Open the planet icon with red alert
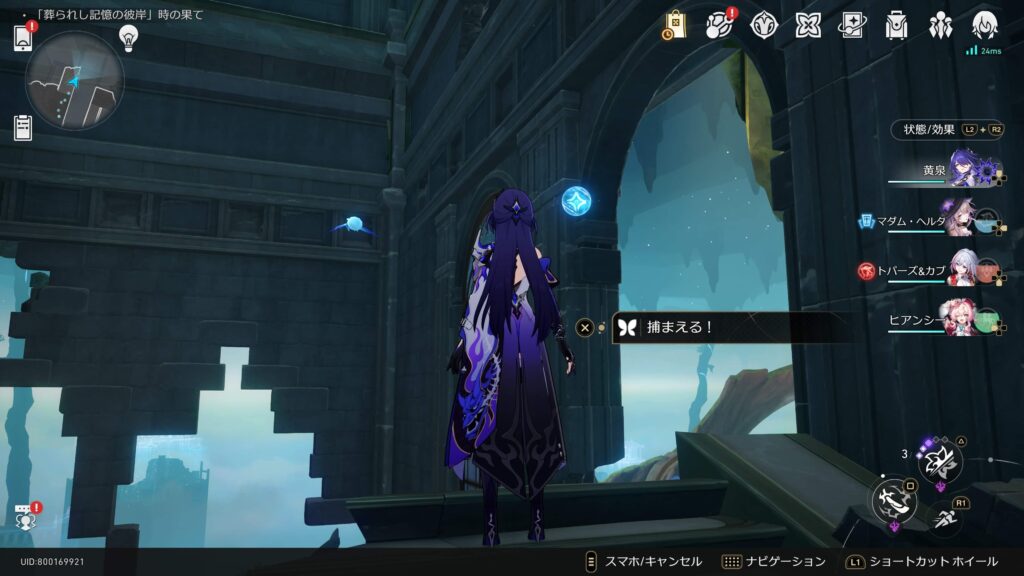This screenshot has width=1024, height=576. pyautogui.click(x=720, y=25)
